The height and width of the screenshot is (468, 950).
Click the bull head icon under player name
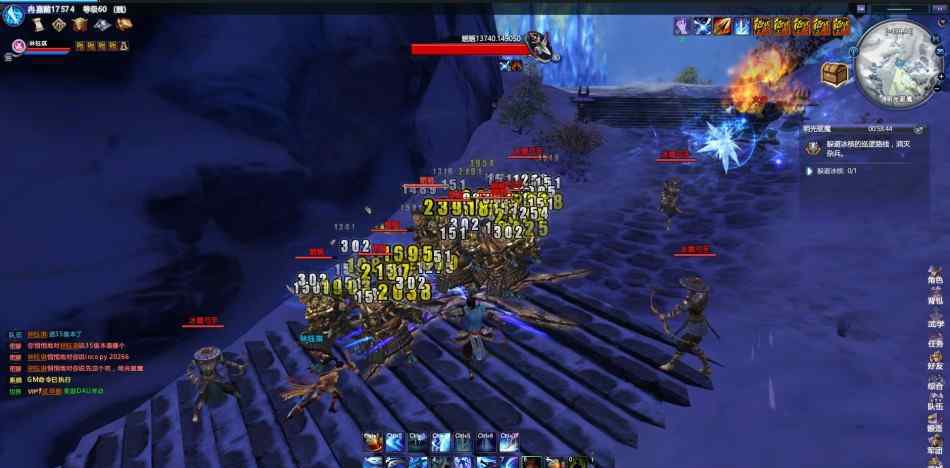79,25
